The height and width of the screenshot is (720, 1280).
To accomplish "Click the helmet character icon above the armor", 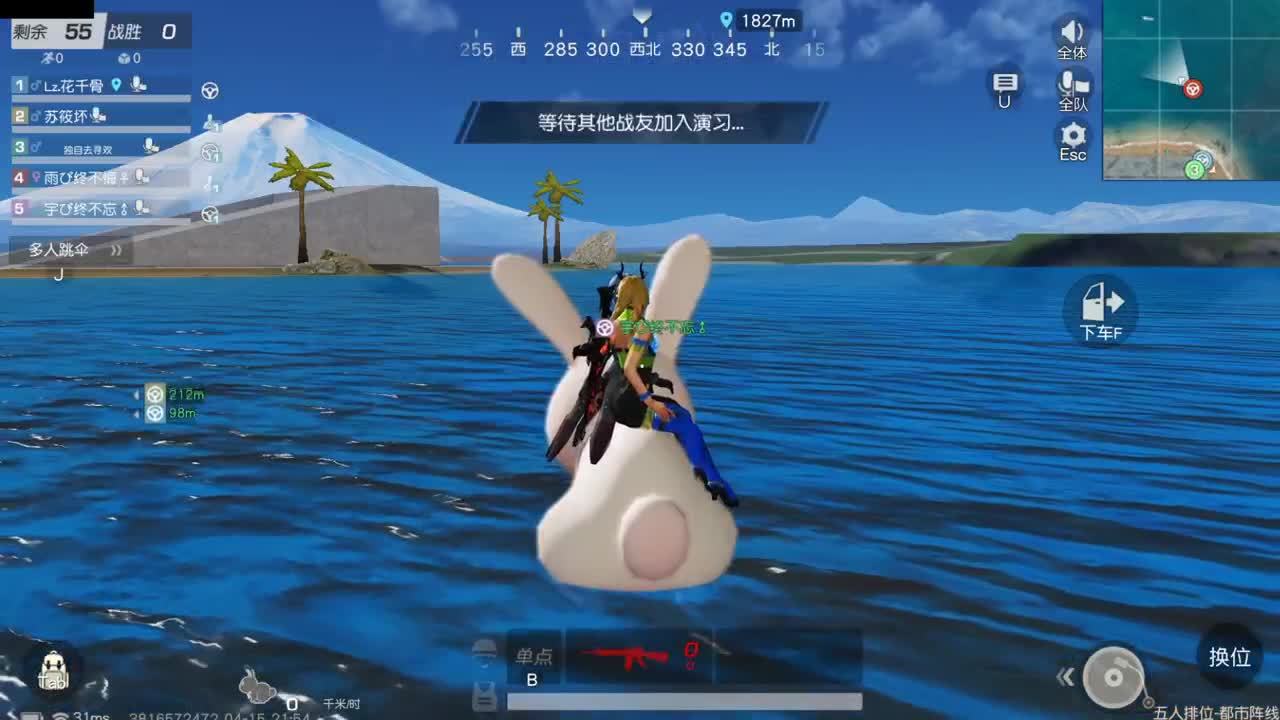I will pyautogui.click(x=485, y=652).
